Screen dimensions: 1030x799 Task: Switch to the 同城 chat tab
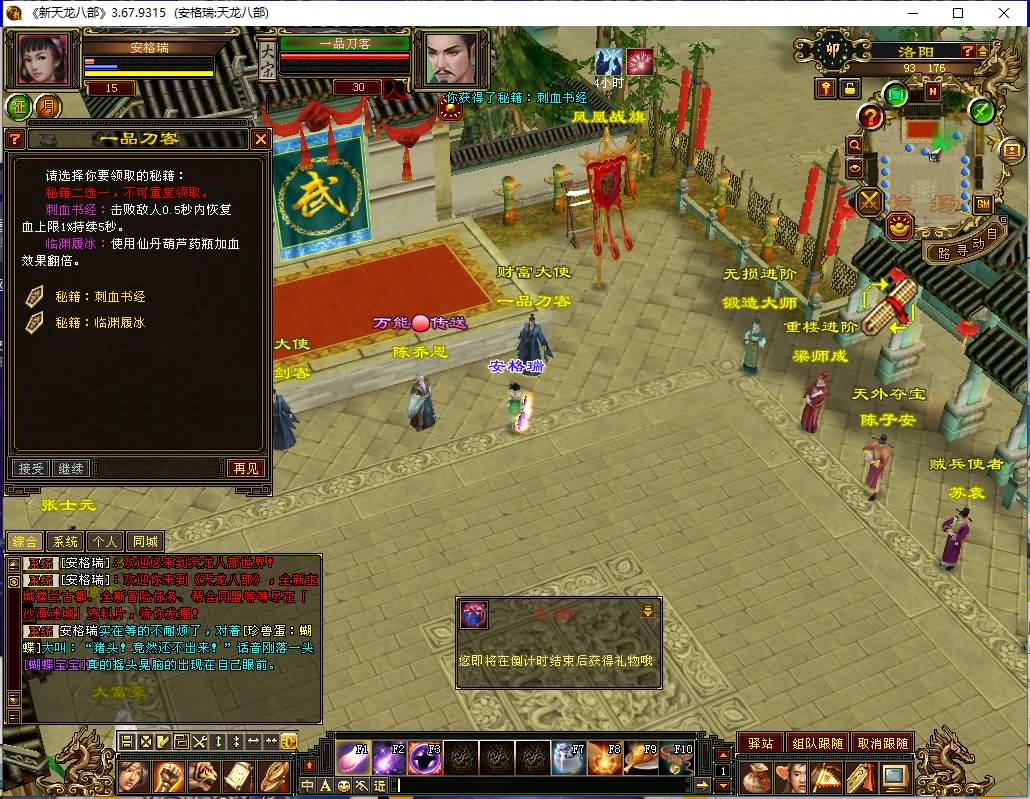pos(146,541)
